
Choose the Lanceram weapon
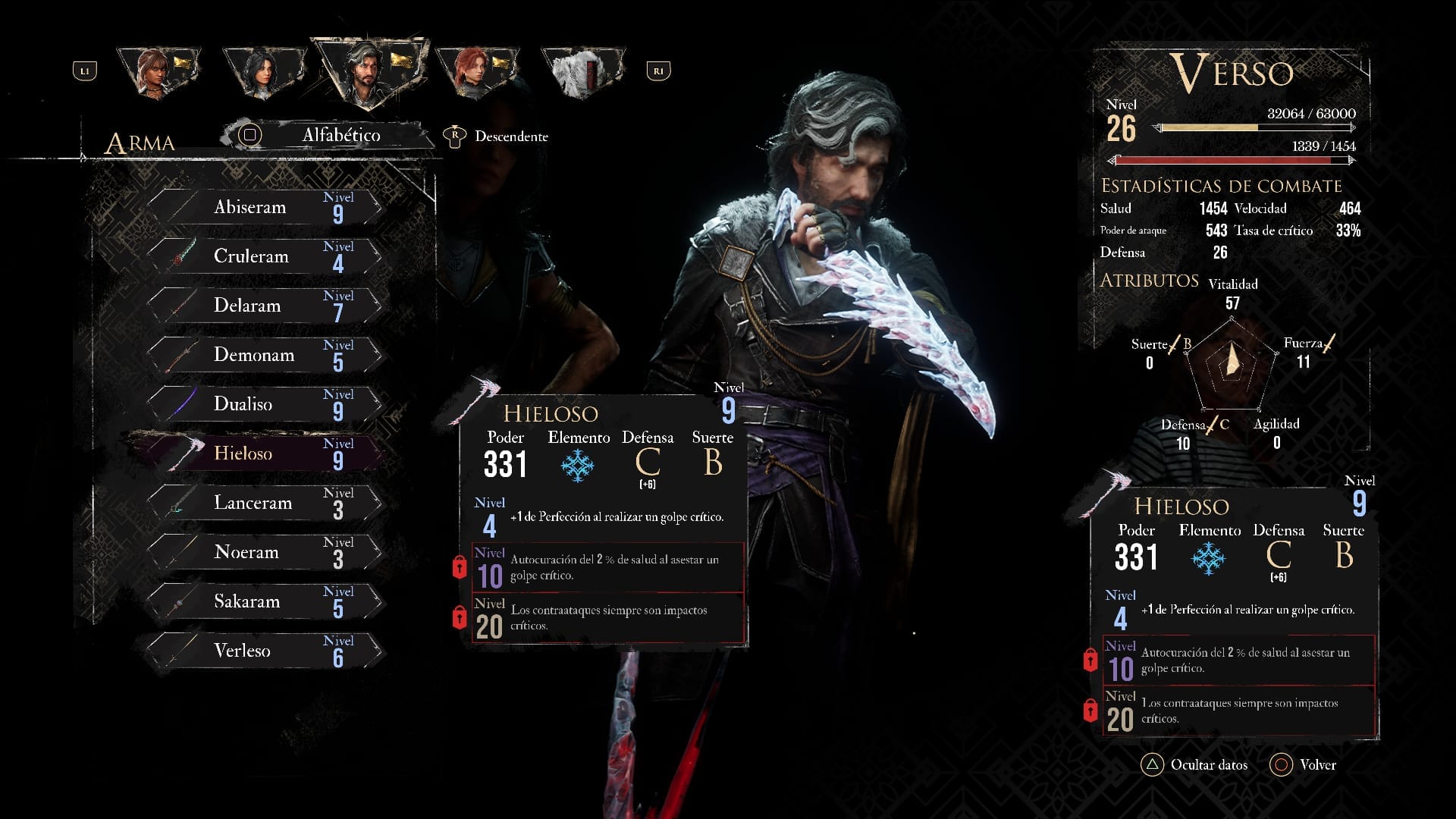(x=262, y=503)
